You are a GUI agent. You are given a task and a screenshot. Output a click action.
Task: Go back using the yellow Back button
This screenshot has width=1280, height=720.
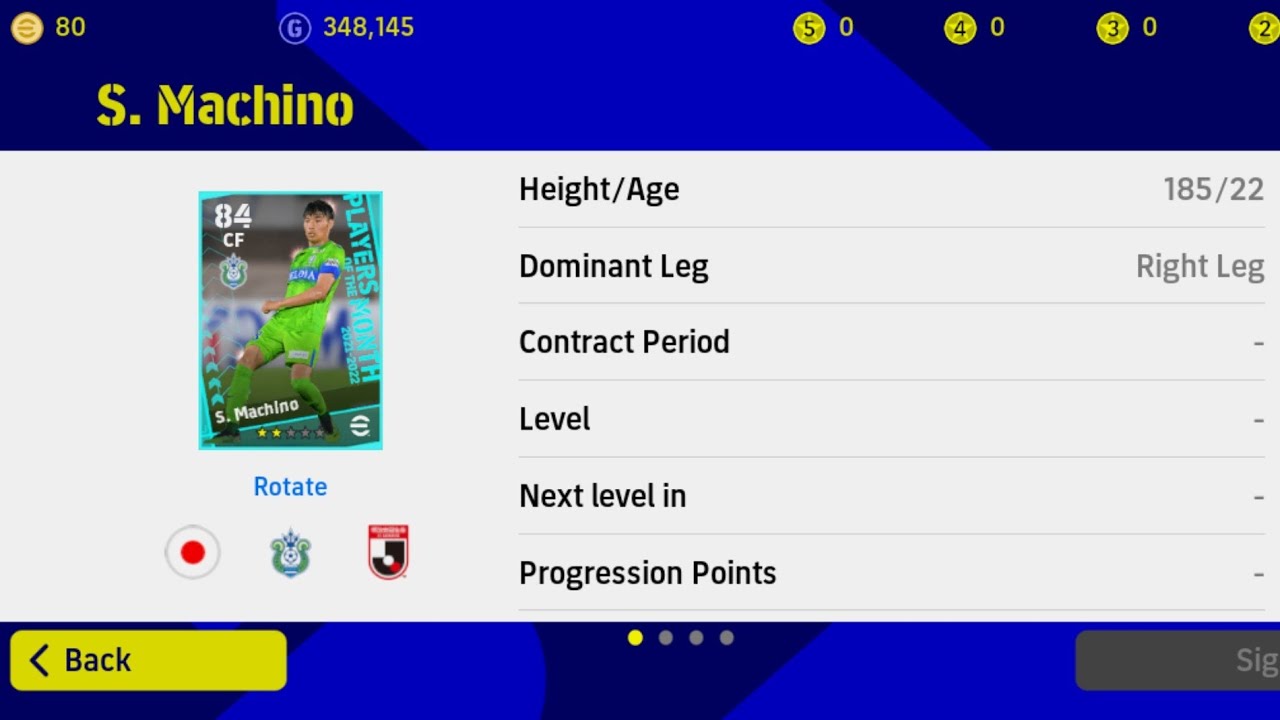(x=148, y=660)
